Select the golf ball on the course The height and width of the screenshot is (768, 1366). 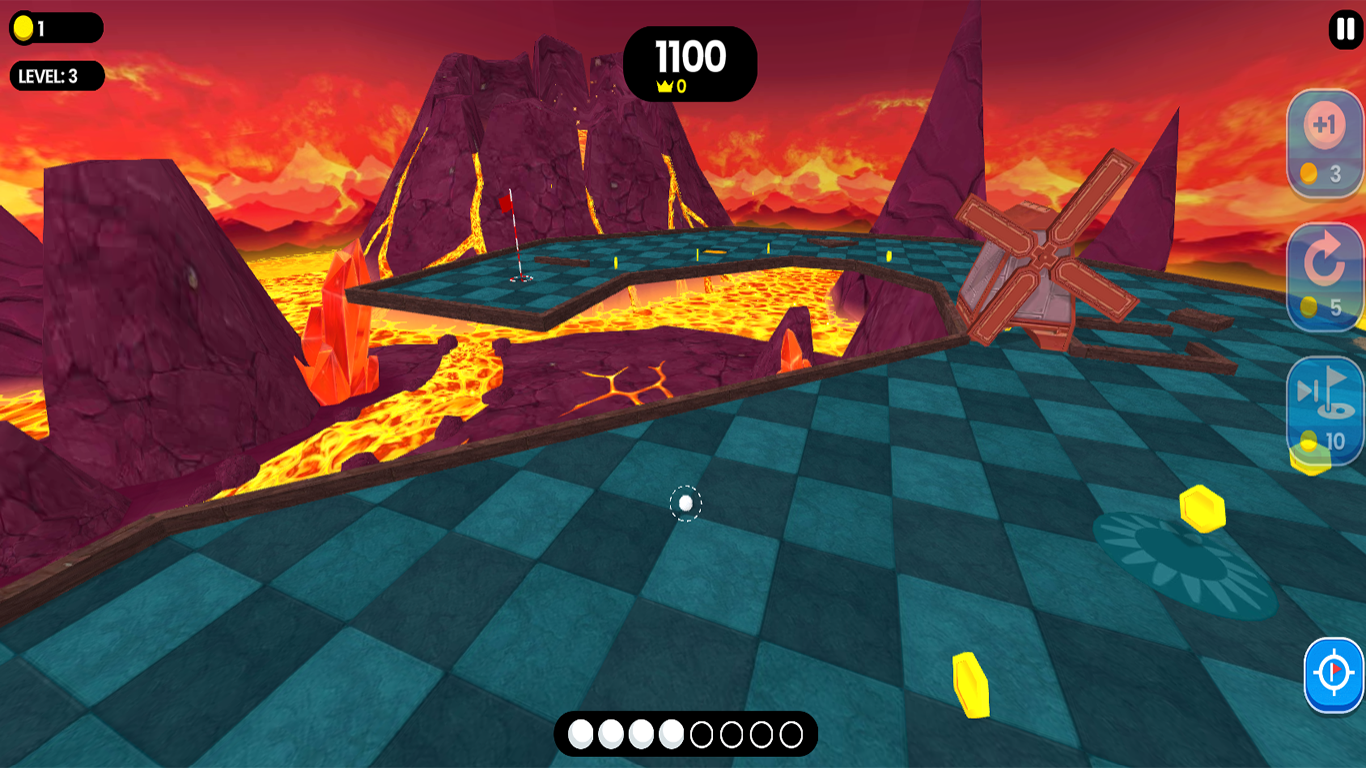click(685, 504)
